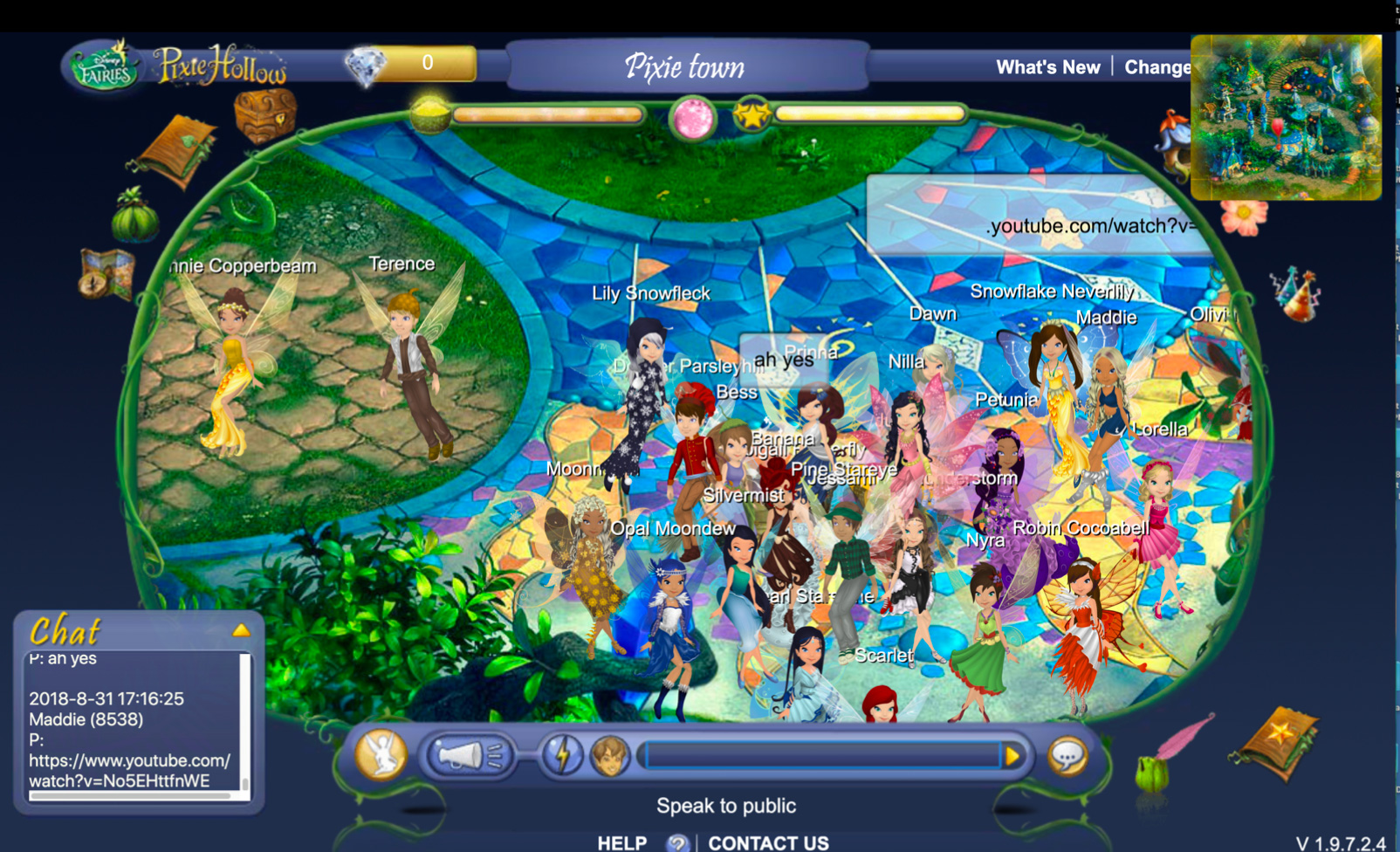Screen dimensions: 1400x852
Task: Click the golden fairy silhouette button
Action: (381, 754)
